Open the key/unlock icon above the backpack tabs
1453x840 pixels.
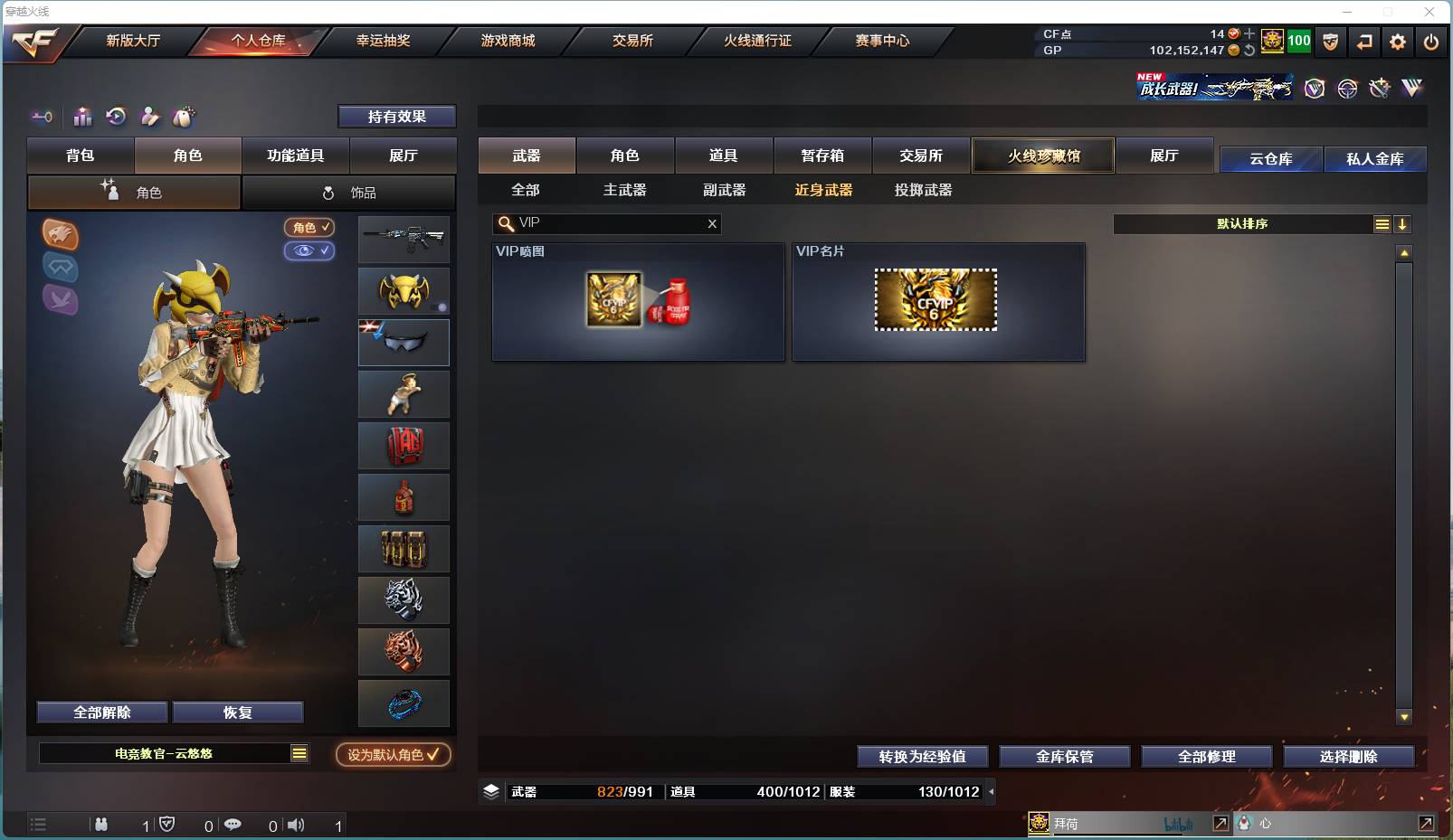[41, 117]
